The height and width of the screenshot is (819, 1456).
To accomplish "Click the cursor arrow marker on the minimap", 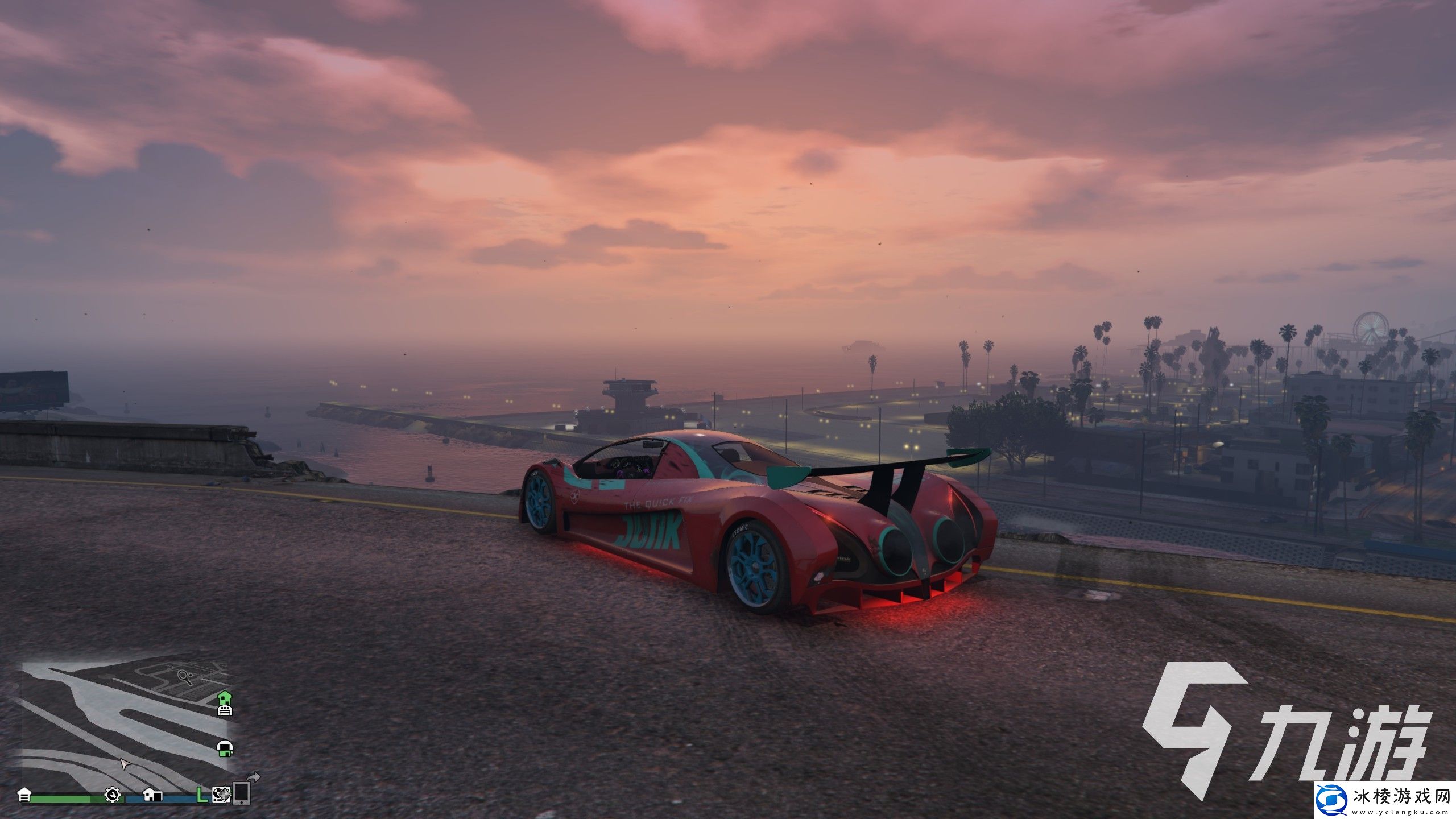I will (x=125, y=764).
